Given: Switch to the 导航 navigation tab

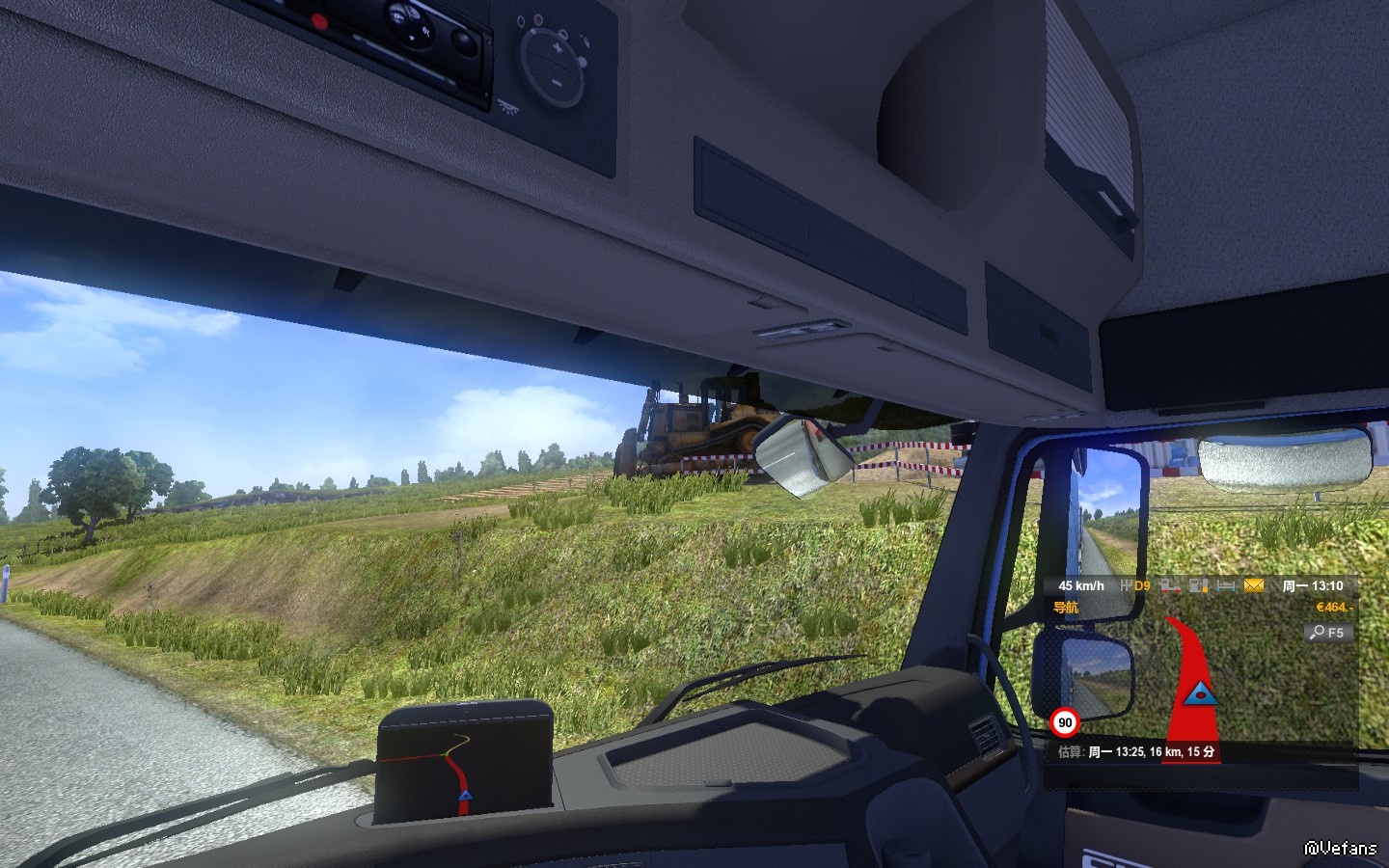Looking at the screenshot, I should [1066, 608].
